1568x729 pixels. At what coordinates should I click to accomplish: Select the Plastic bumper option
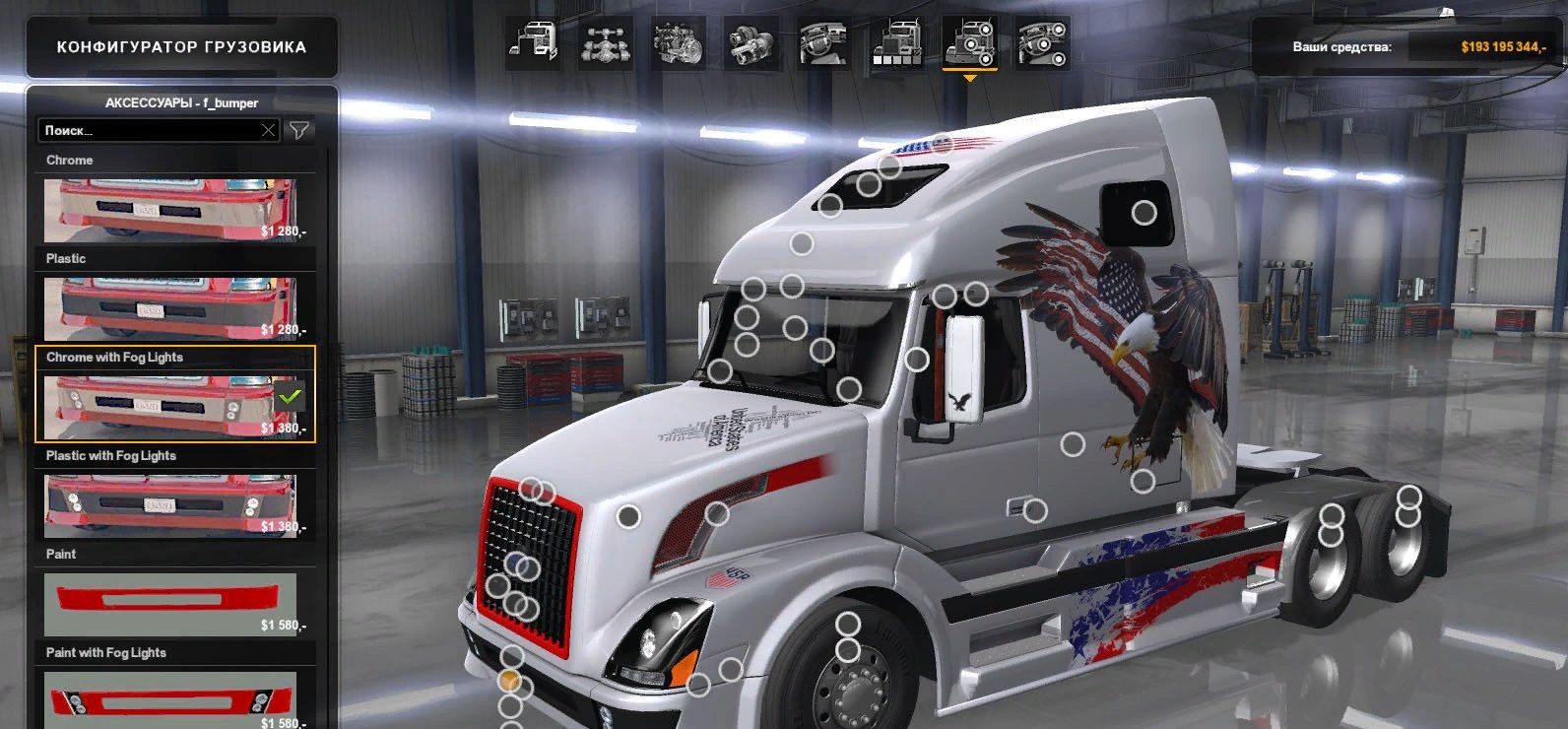169,307
